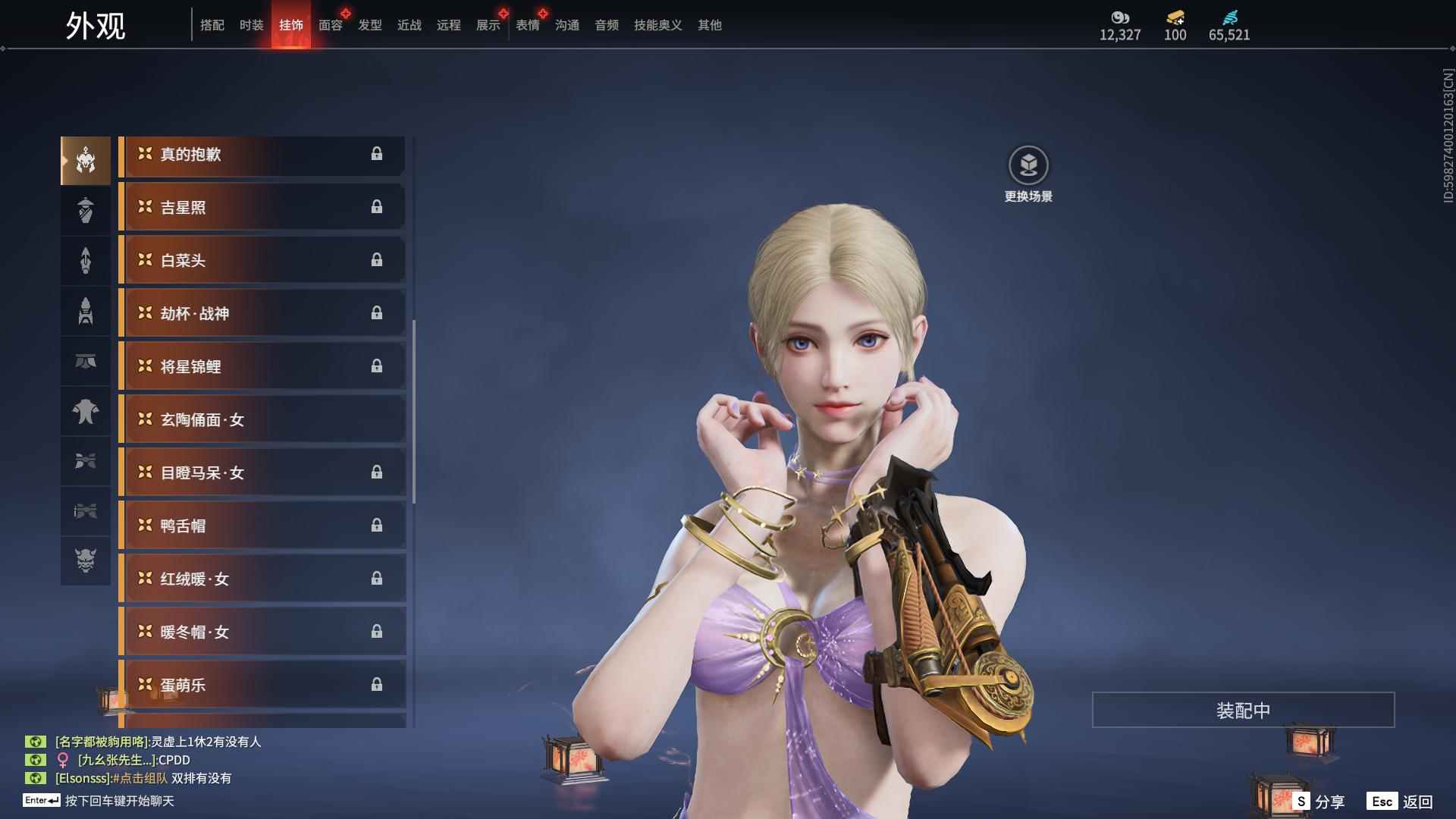Choose the 真的抱歉 accessory

pyautogui.click(x=262, y=155)
